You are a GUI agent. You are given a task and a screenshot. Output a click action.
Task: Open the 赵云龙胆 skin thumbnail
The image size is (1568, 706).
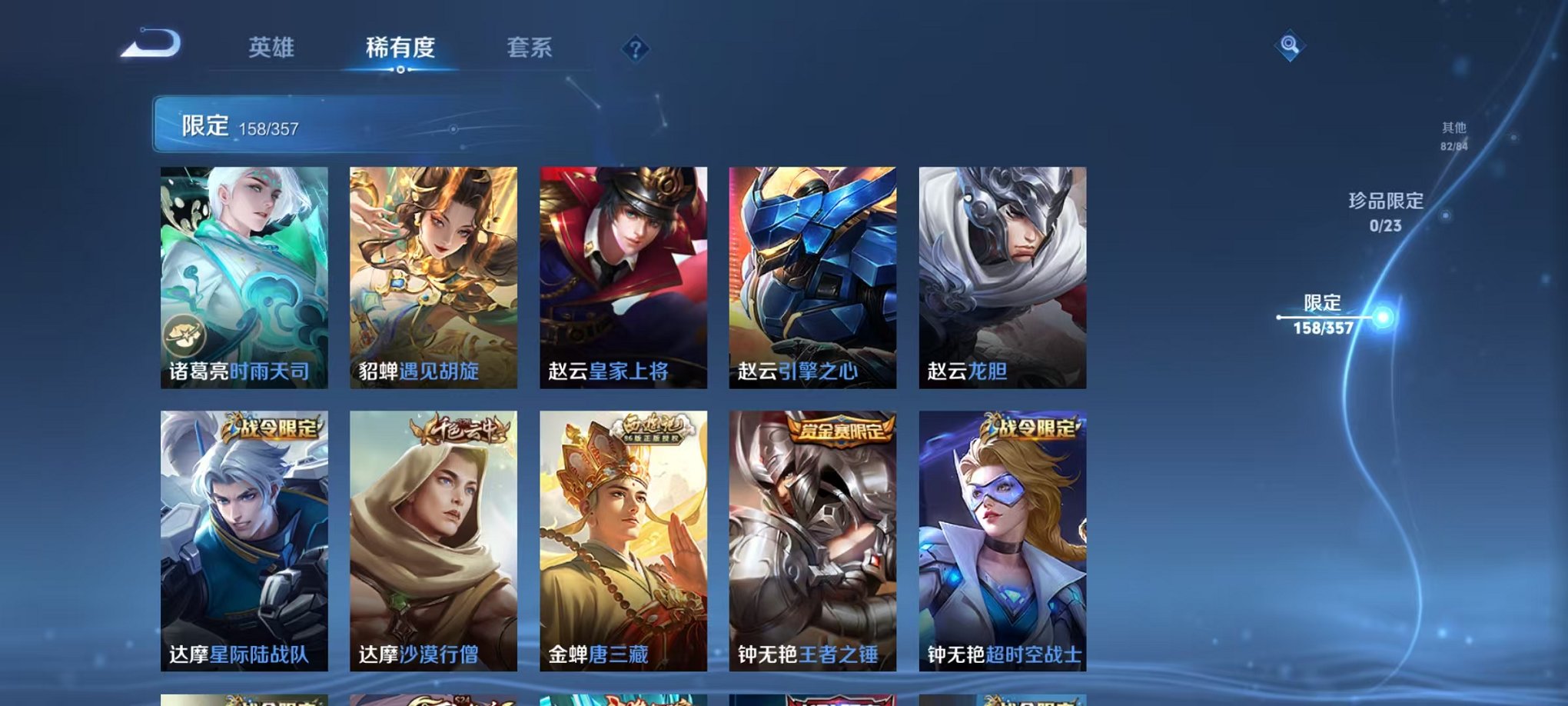(x=1001, y=277)
